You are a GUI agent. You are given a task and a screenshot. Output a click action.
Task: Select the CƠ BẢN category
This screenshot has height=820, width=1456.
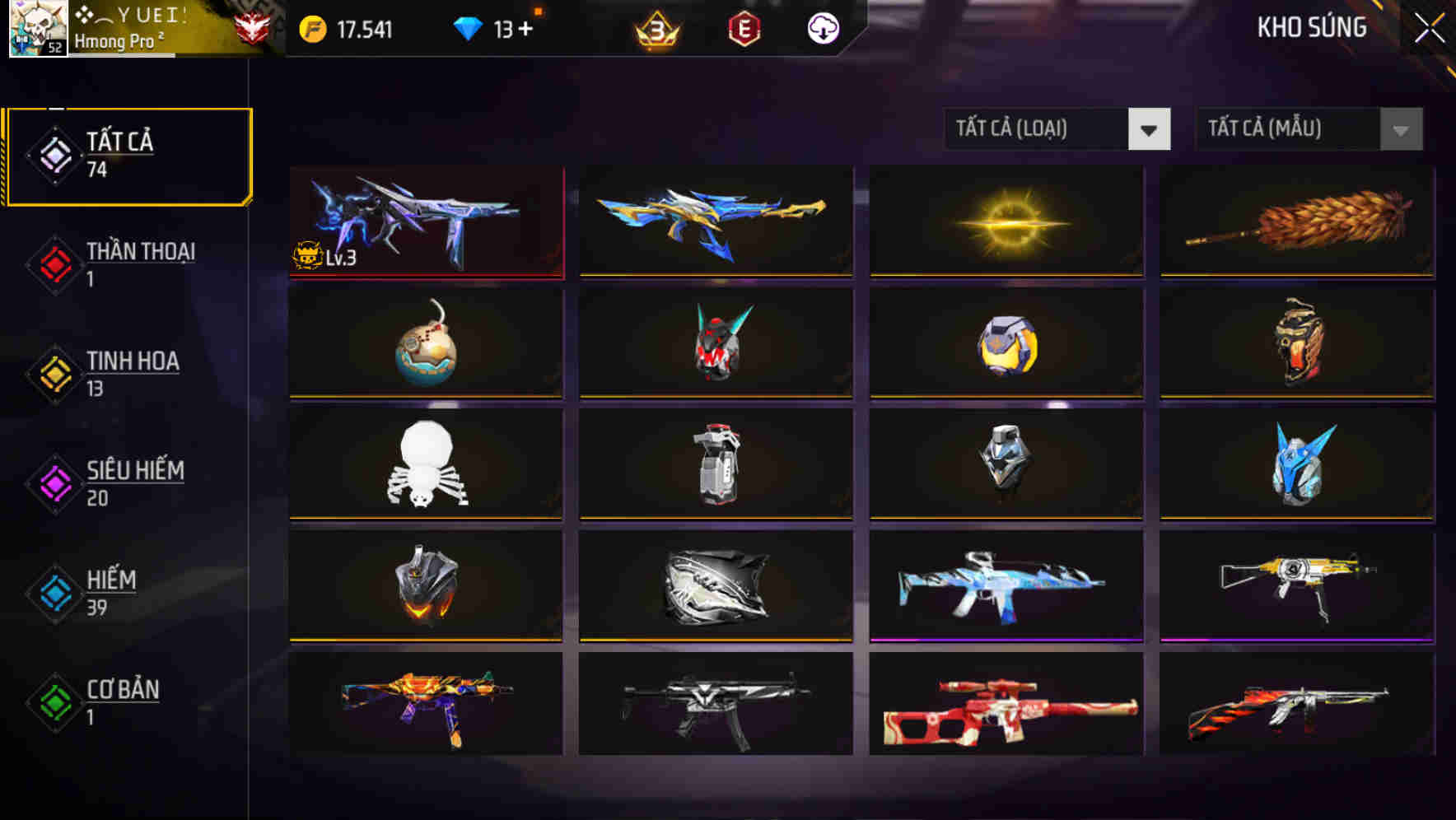[124, 702]
